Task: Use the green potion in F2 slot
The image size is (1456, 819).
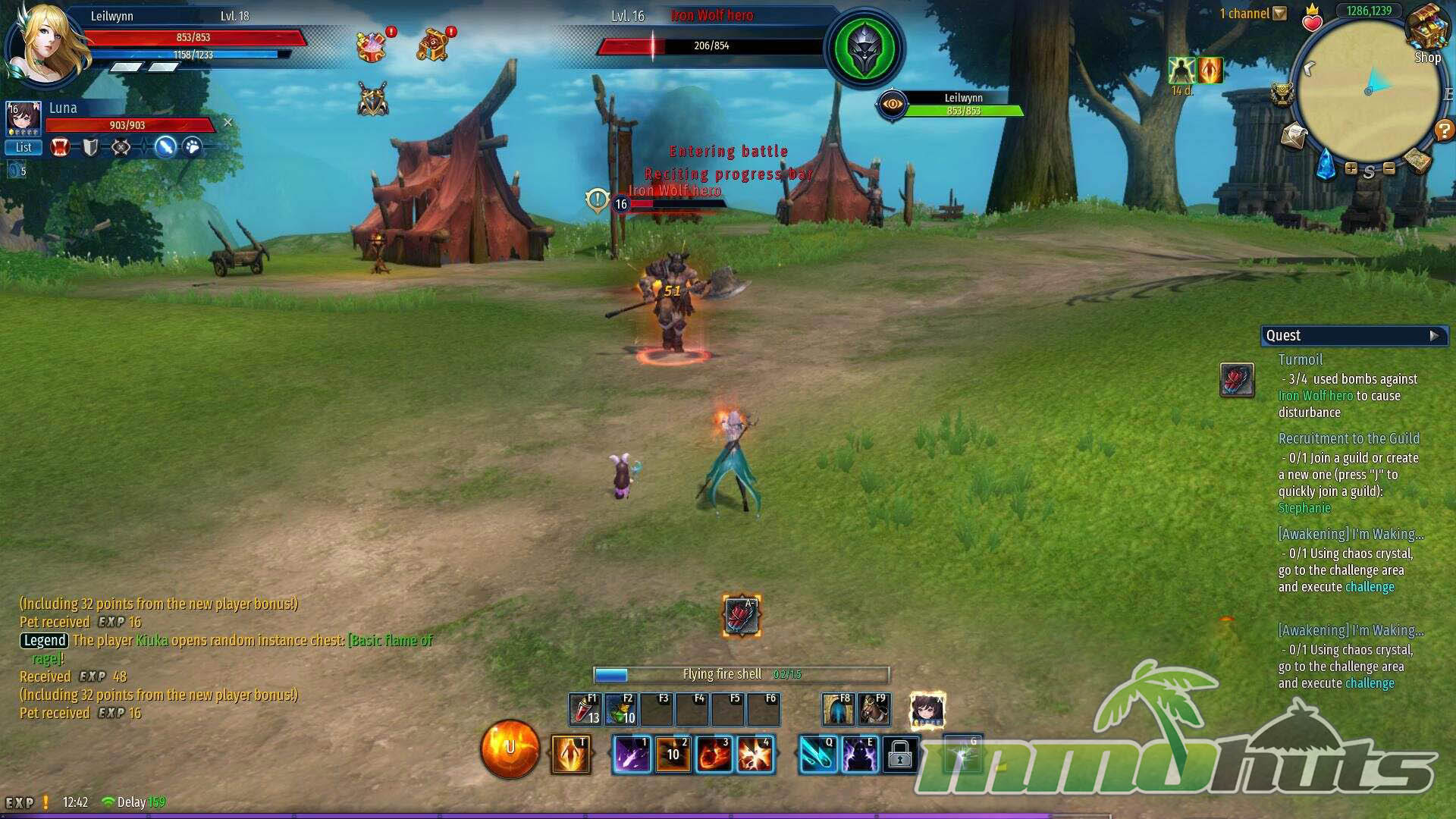Action: 620,710
